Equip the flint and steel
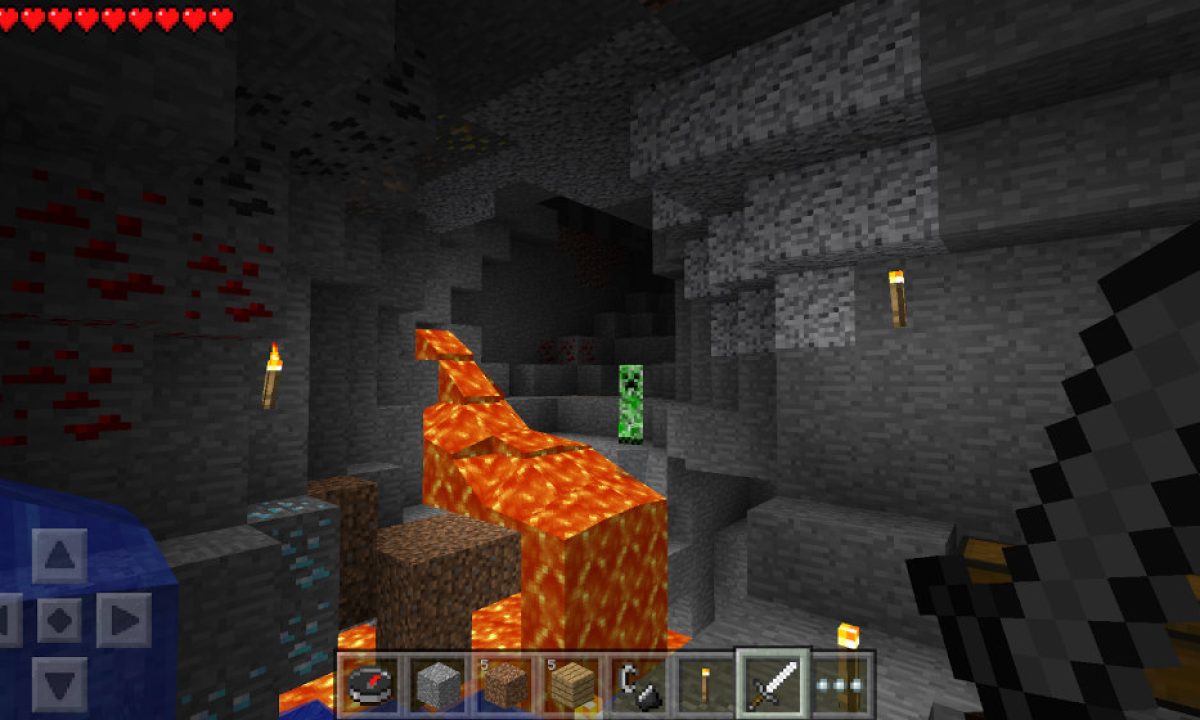1200x720 pixels. point(637,685)
